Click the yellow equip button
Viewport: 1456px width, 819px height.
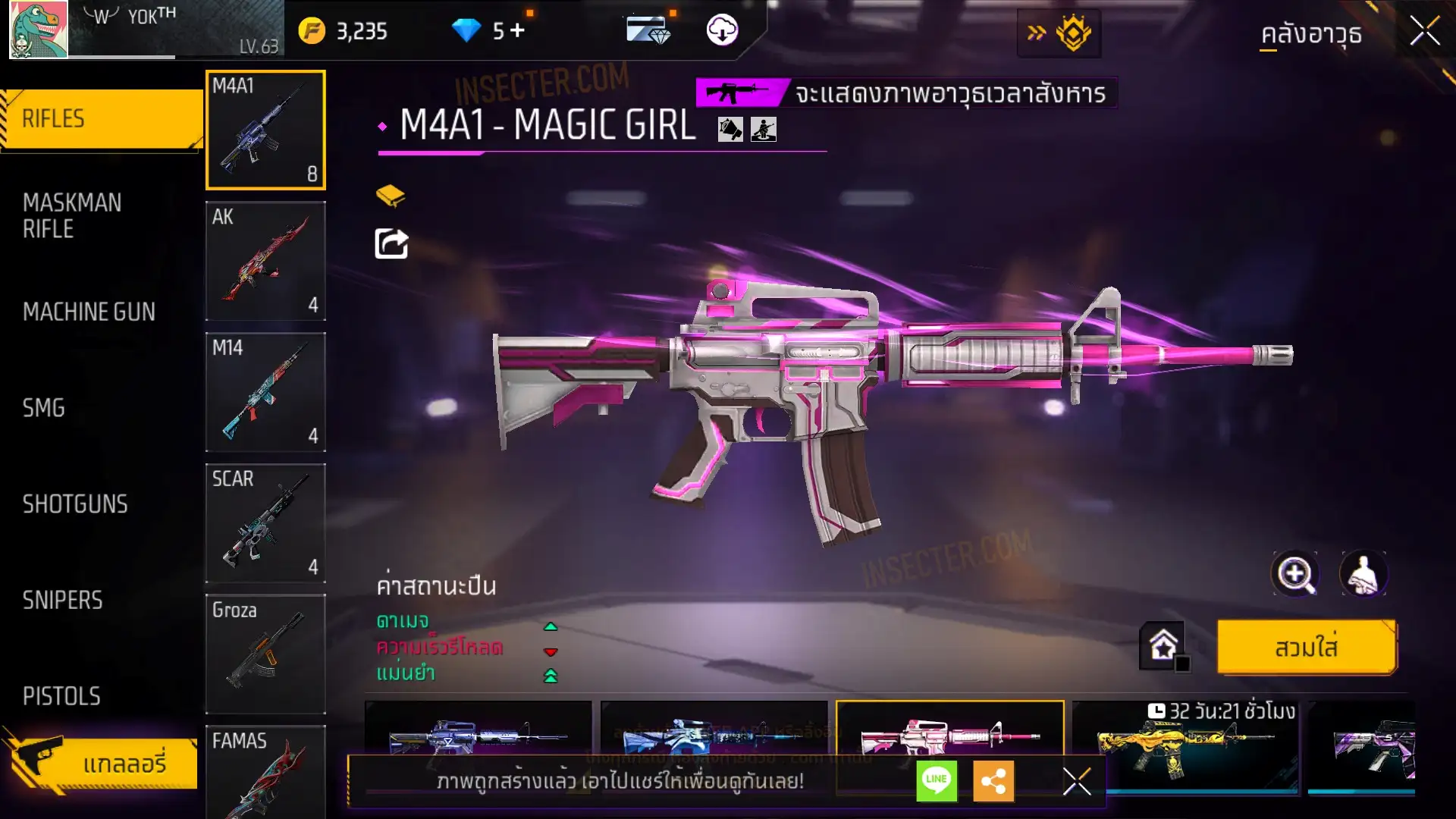[1306, 648]
